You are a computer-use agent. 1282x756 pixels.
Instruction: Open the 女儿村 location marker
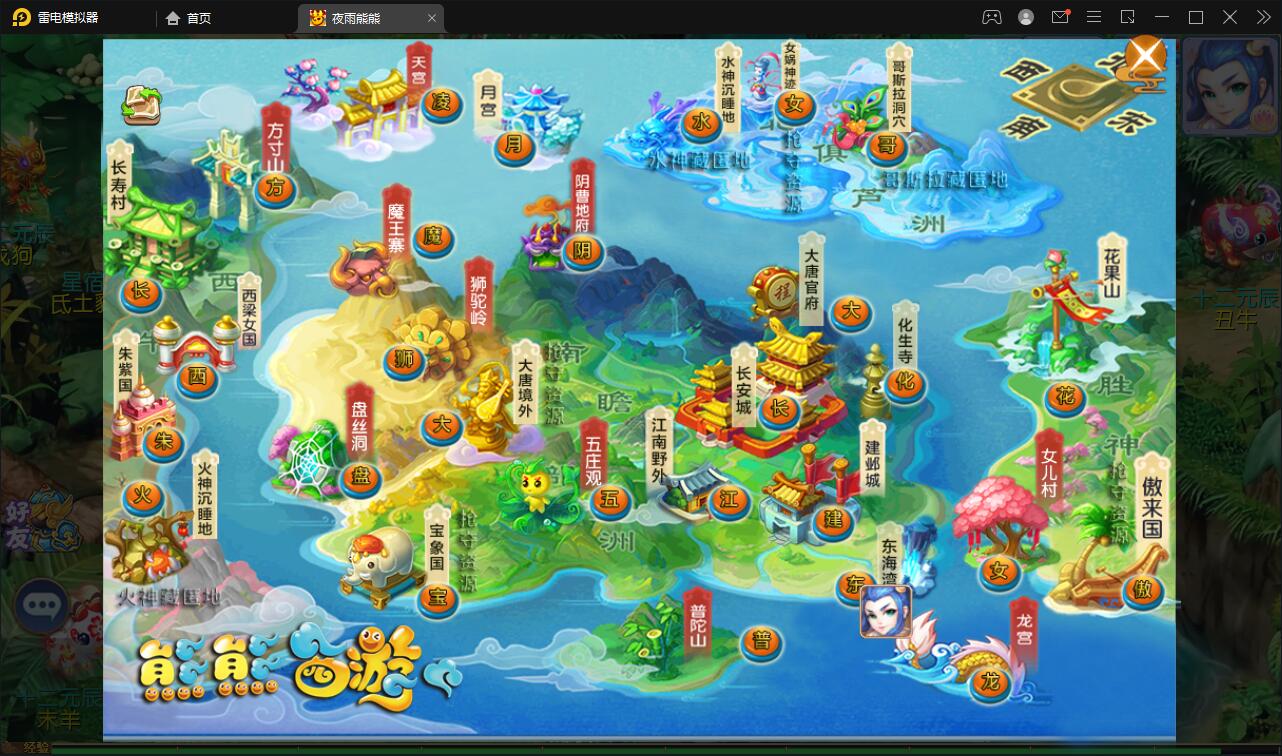point(999,572)
